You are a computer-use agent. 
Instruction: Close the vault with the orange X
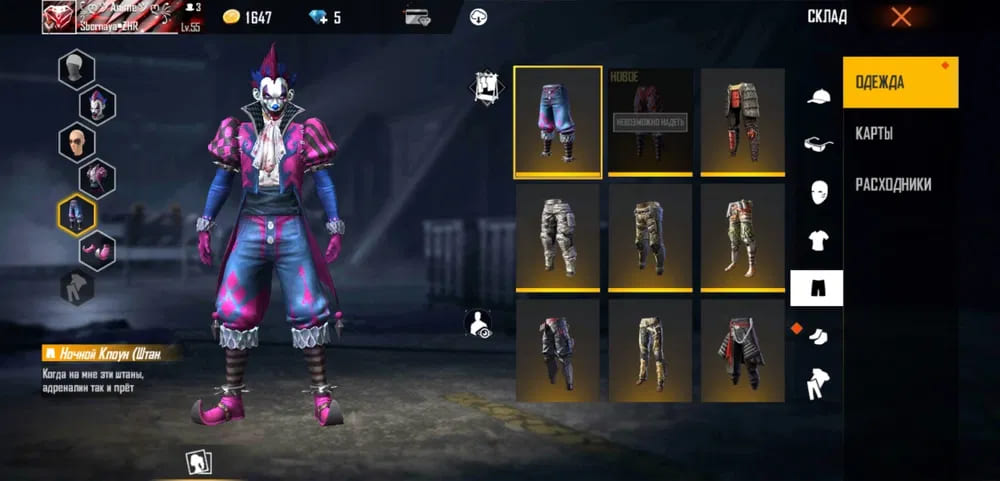901,16
